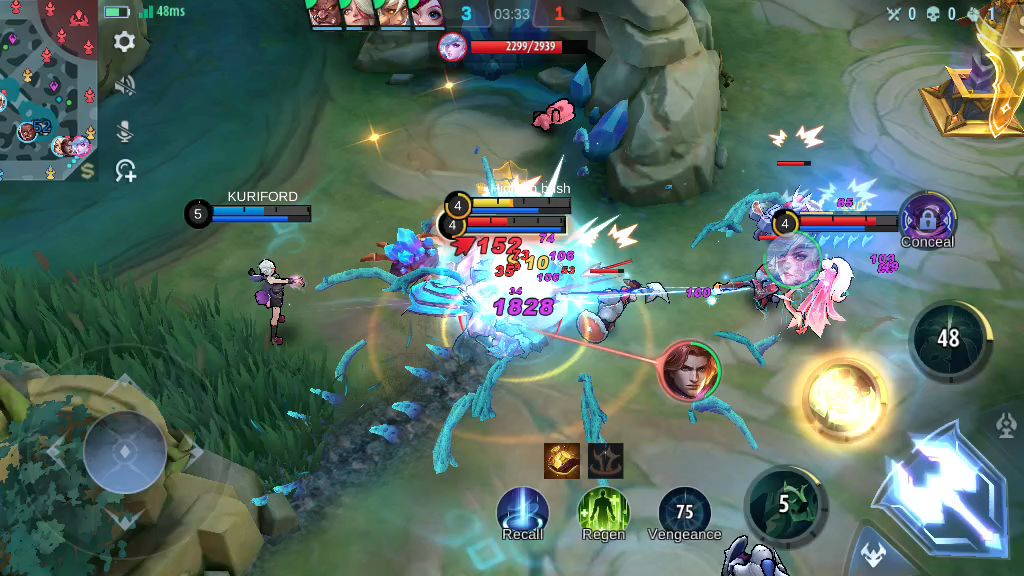Open the settings gear menu
The width and height of the screenshot is (1024, 576).
[x=125, y=42]
